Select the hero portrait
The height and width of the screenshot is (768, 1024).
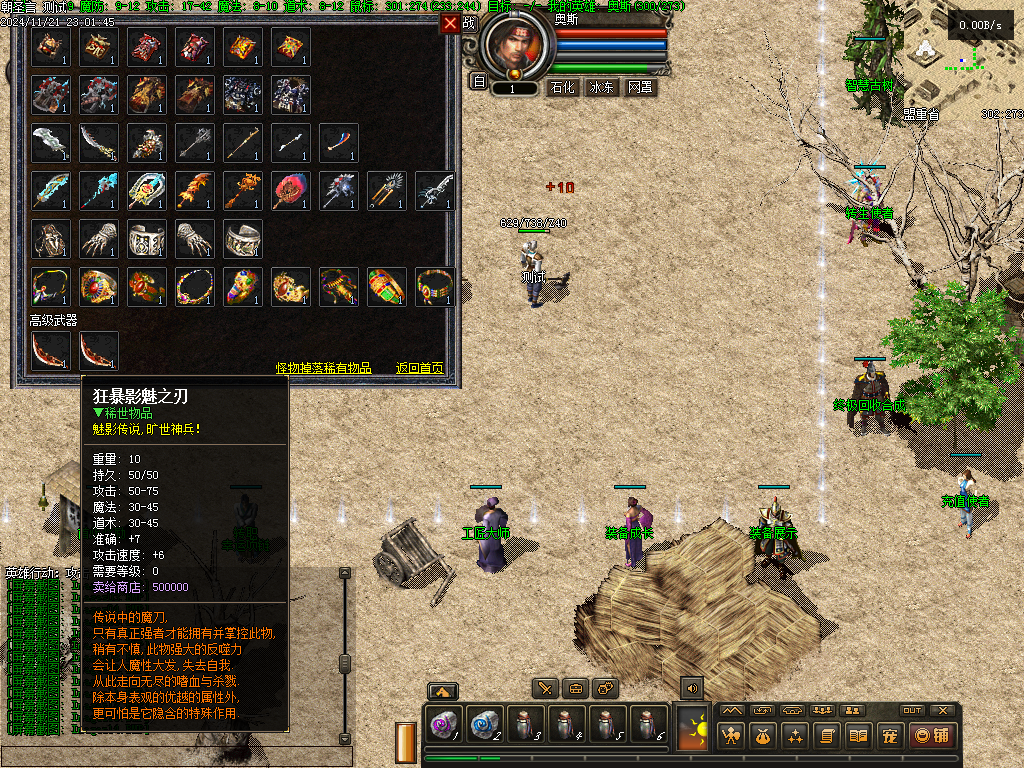[x=517, y=44]
